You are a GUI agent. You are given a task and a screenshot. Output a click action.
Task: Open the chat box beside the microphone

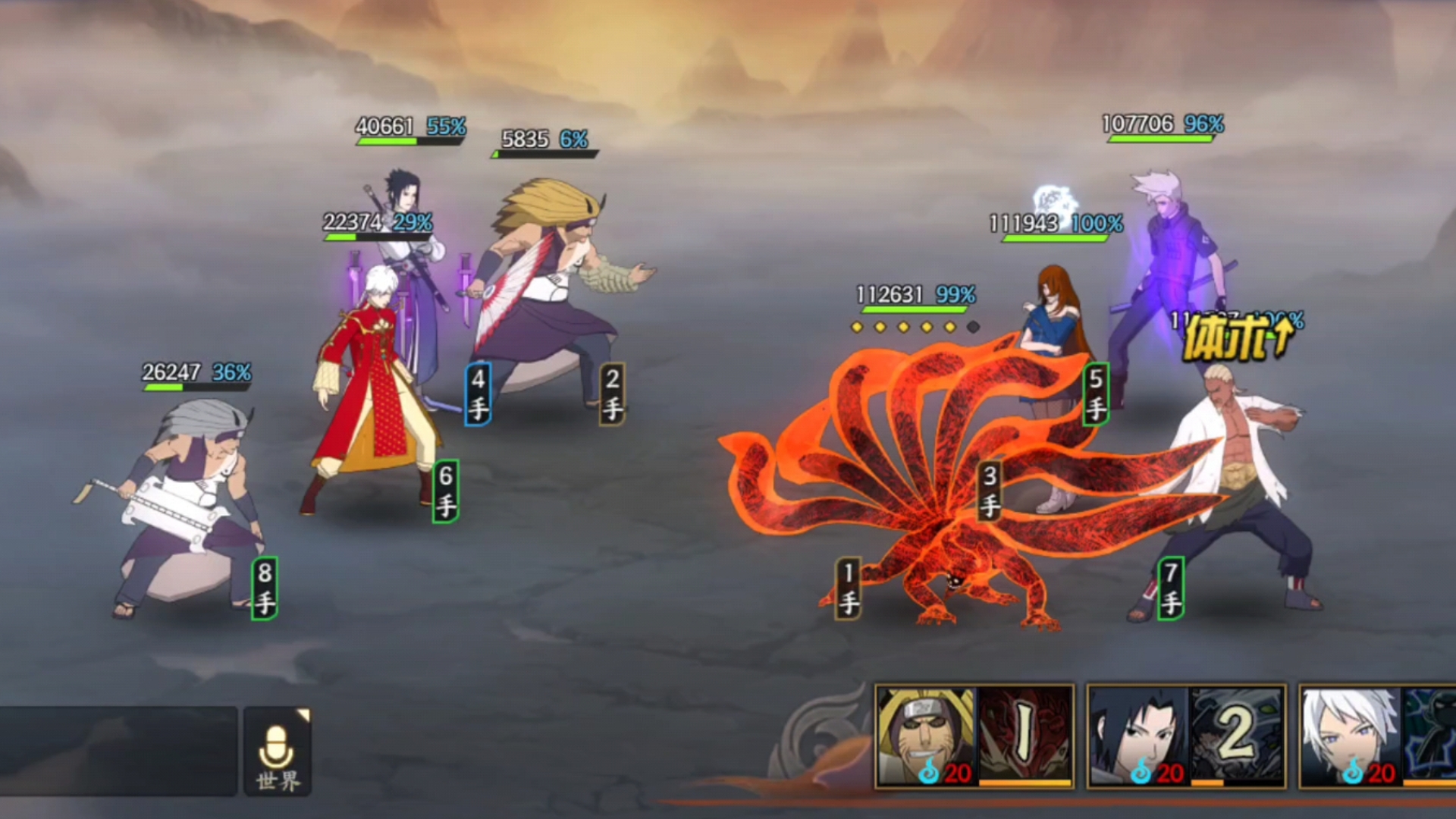tap(118, 751)
